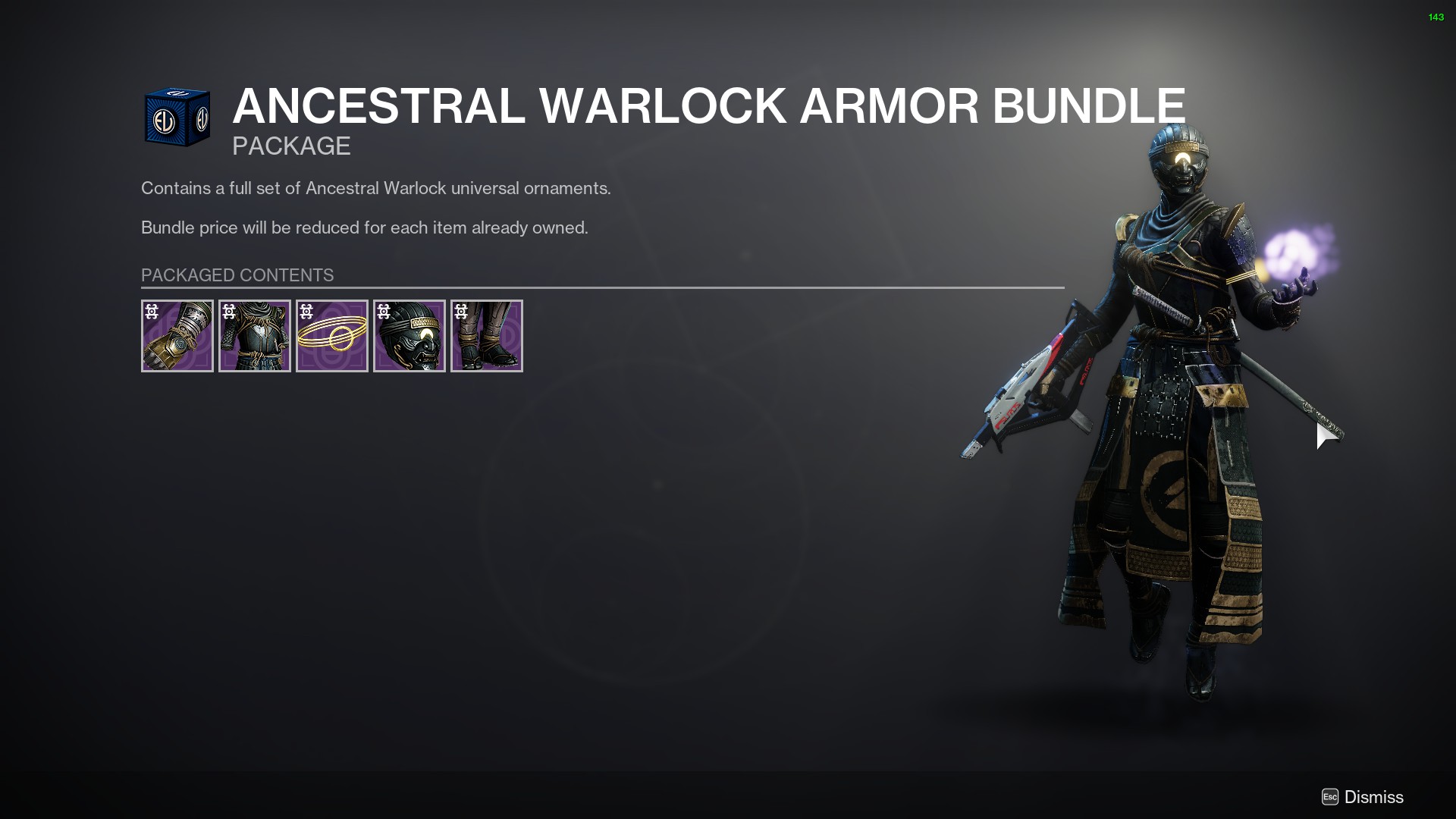Select the golden bond ornament
Viewport: 1456px width, 819px height.
(x=331, y=336)
